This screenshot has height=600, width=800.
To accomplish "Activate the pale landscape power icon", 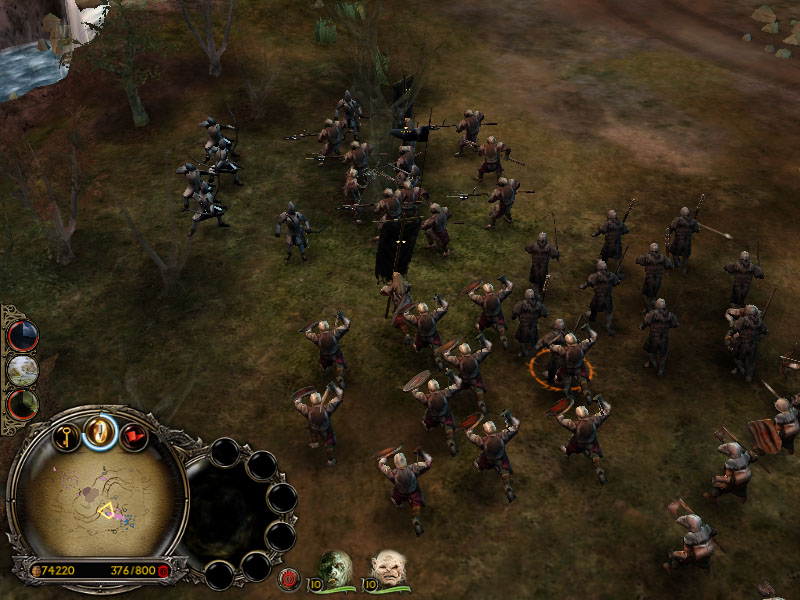I will (x=22, y=370).
